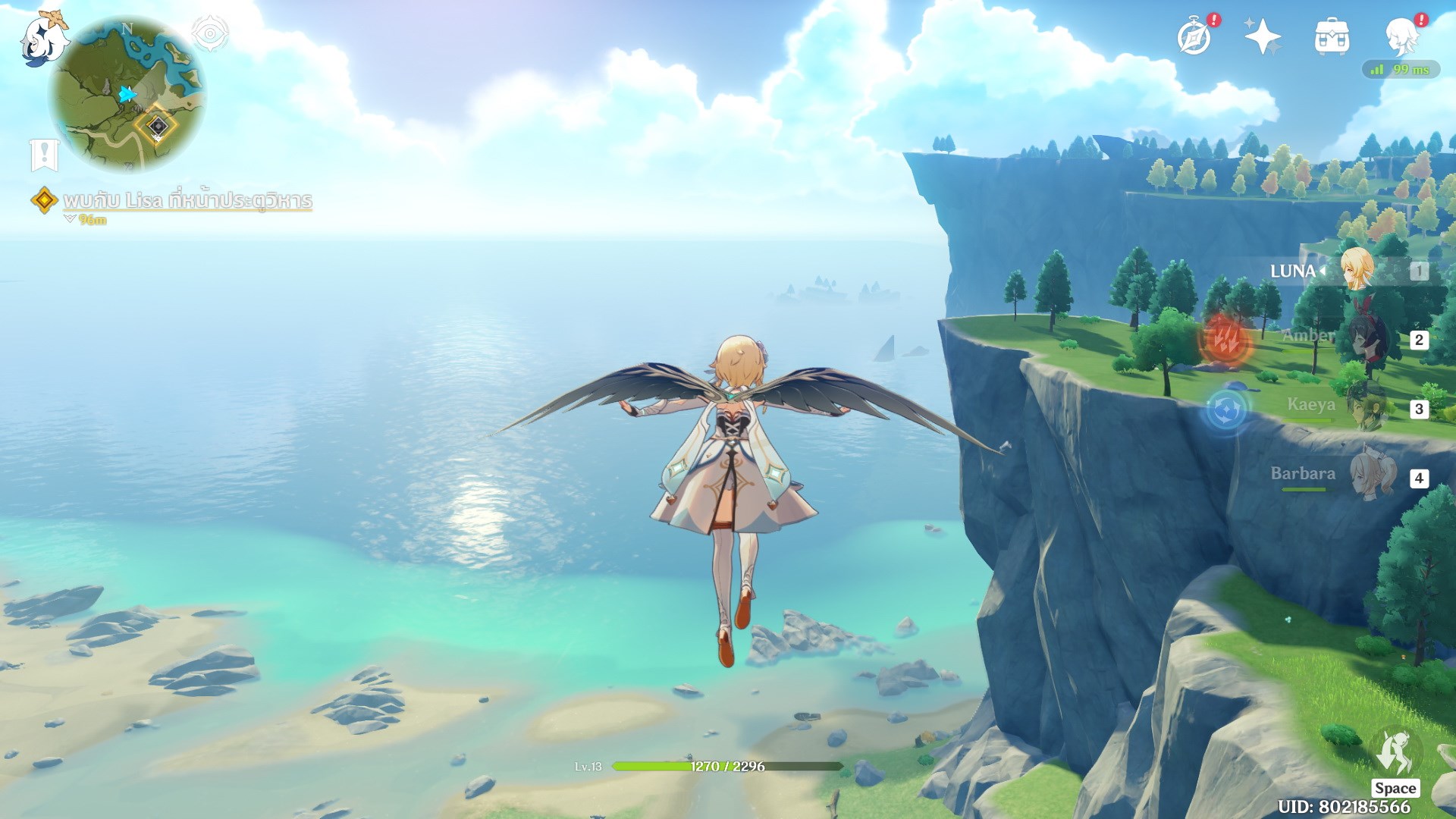Viewport: 1456px width, 819px height.
Task: Open the adventurer handbook compass icon
Action: pyautogui.click(x=1194, y=37)
